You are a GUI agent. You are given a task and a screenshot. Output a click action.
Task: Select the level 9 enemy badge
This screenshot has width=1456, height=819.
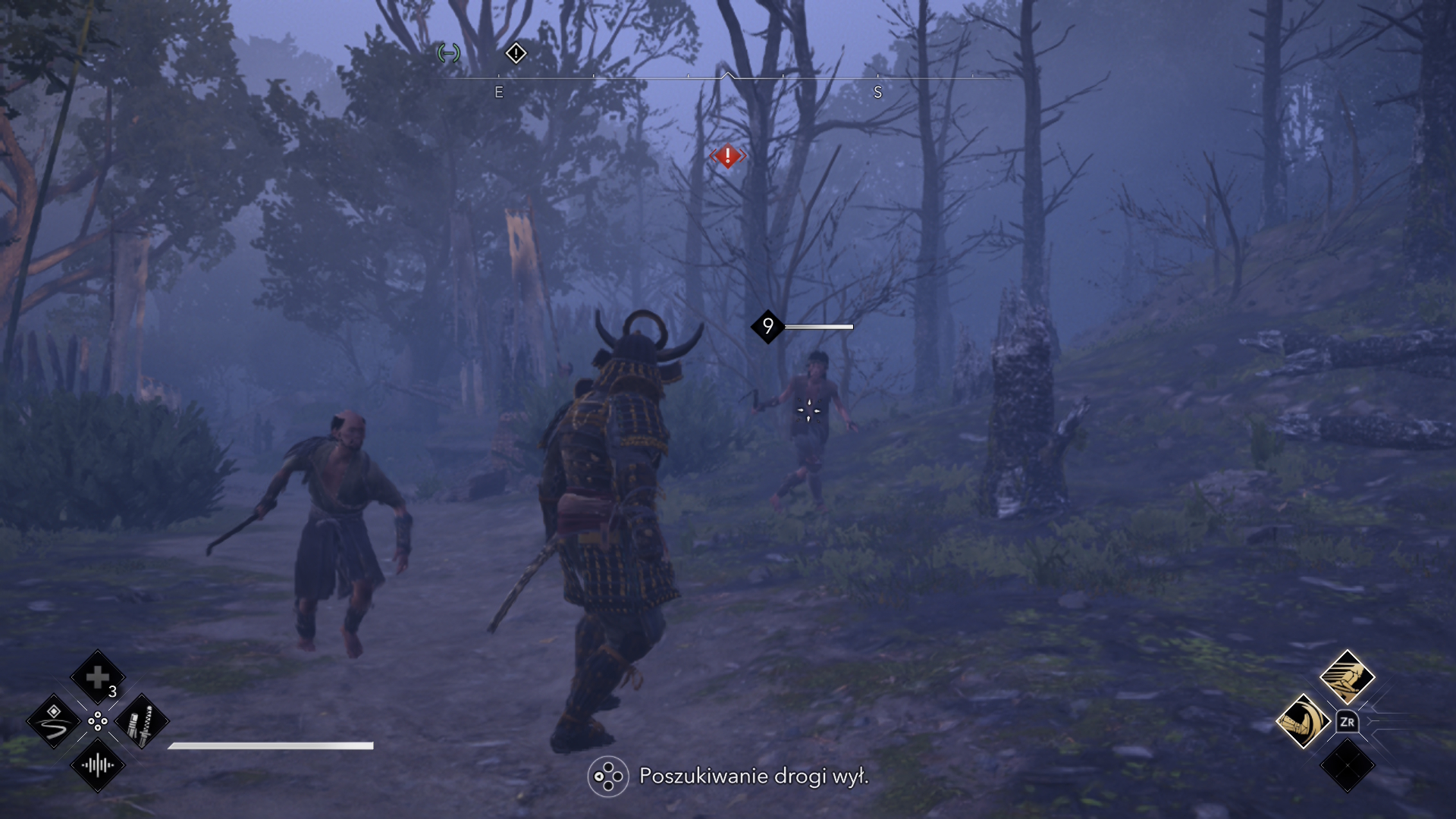[767, 327]
